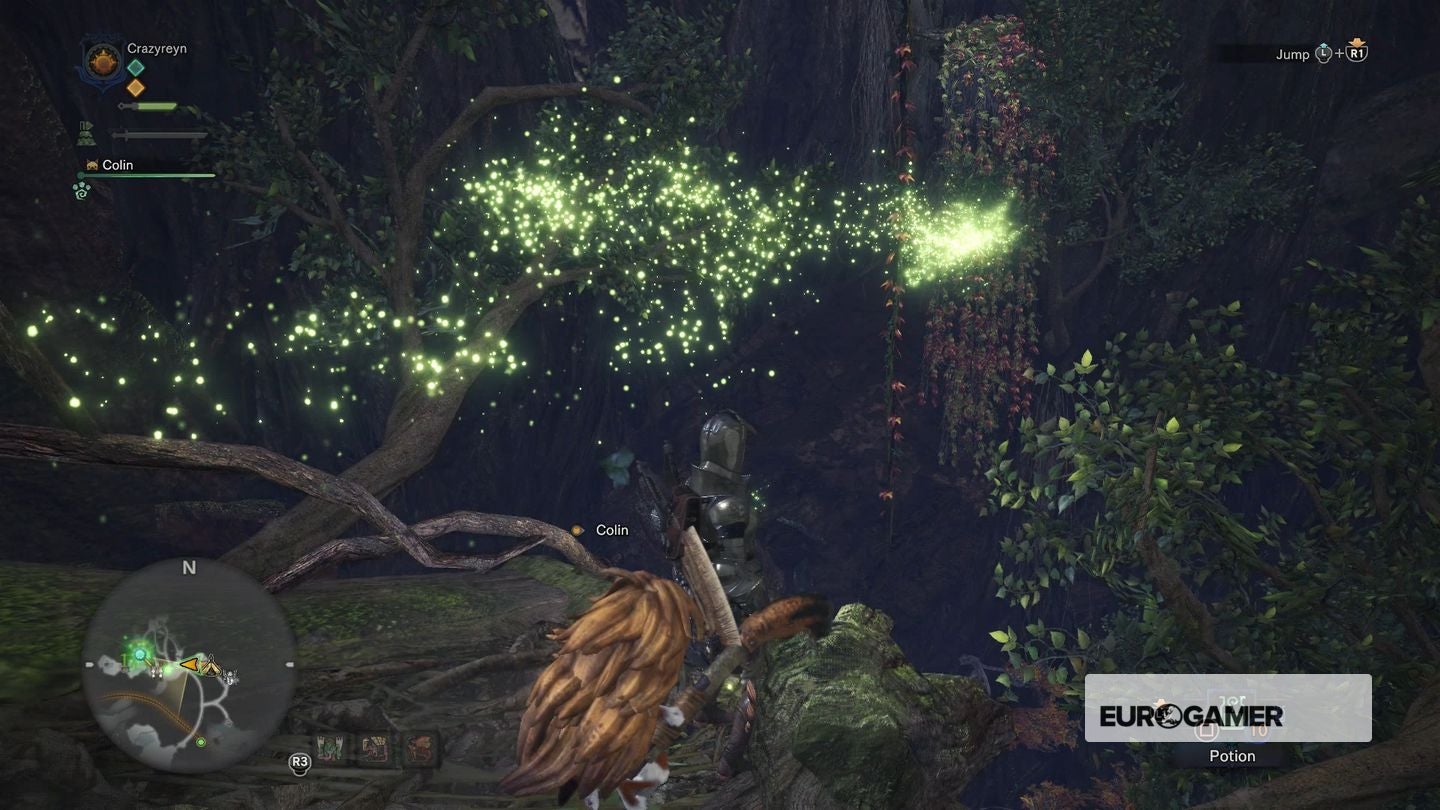Screen dimensions: 1440x810
Task: Click the Eurogamer watermark logo
Action: tap(1191, 715)
